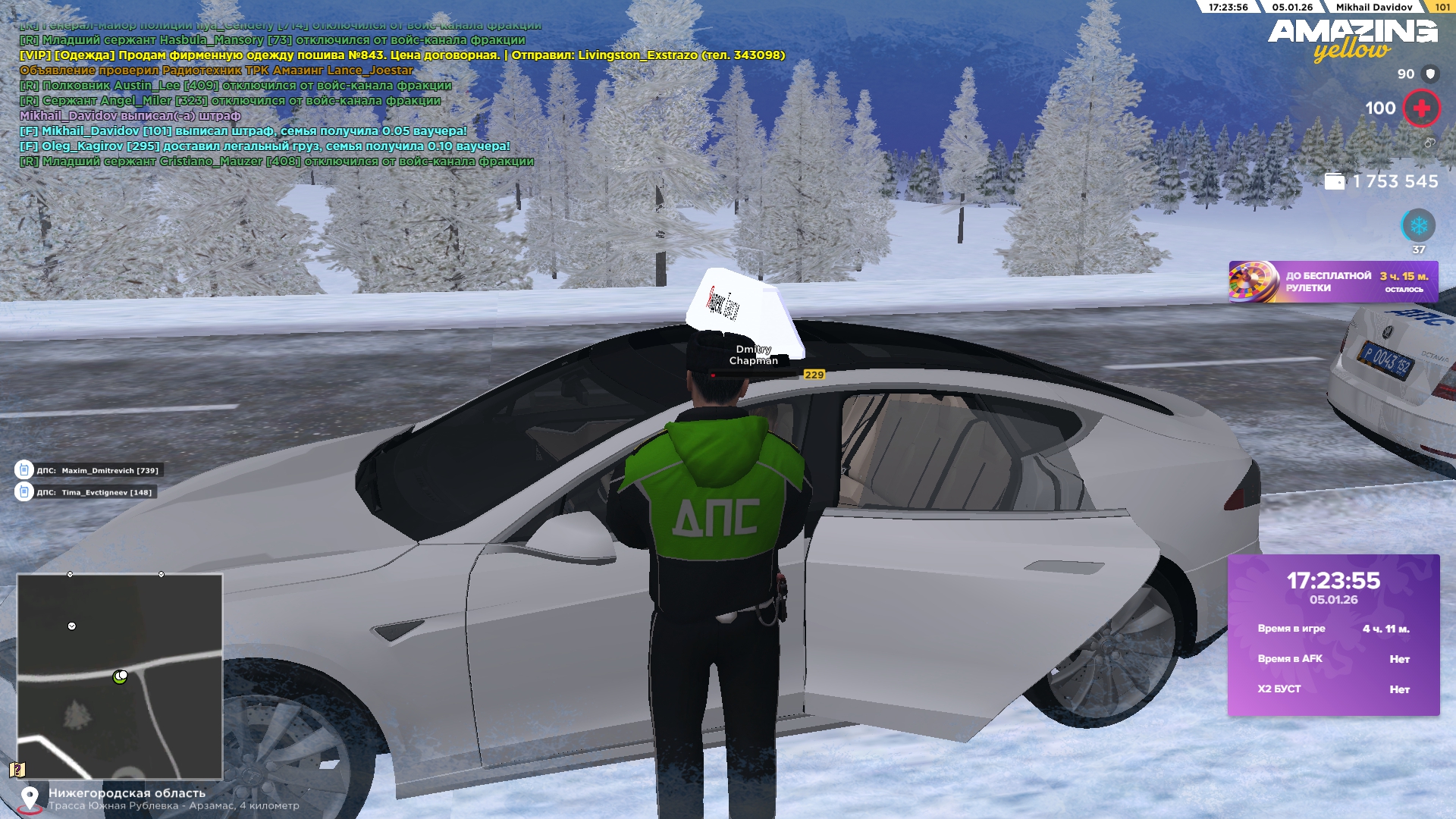Open the question mark map icon

coord(17,770)
